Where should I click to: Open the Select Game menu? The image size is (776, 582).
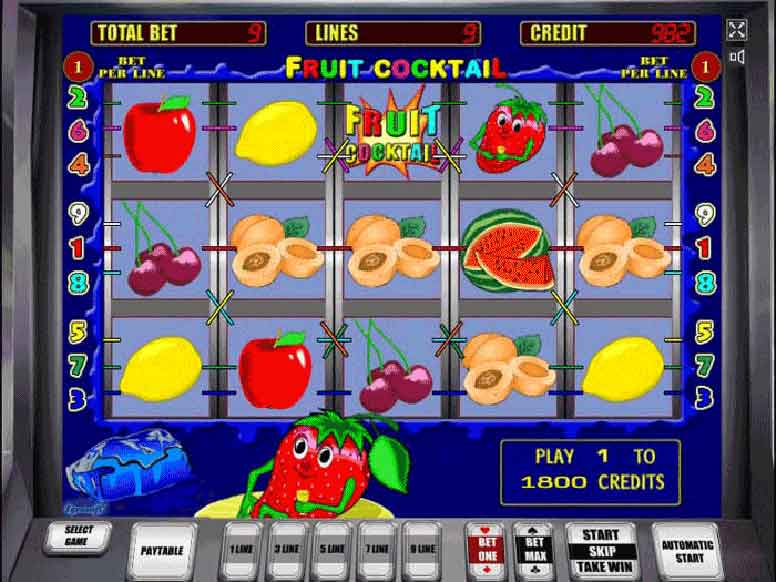(75, 536)
